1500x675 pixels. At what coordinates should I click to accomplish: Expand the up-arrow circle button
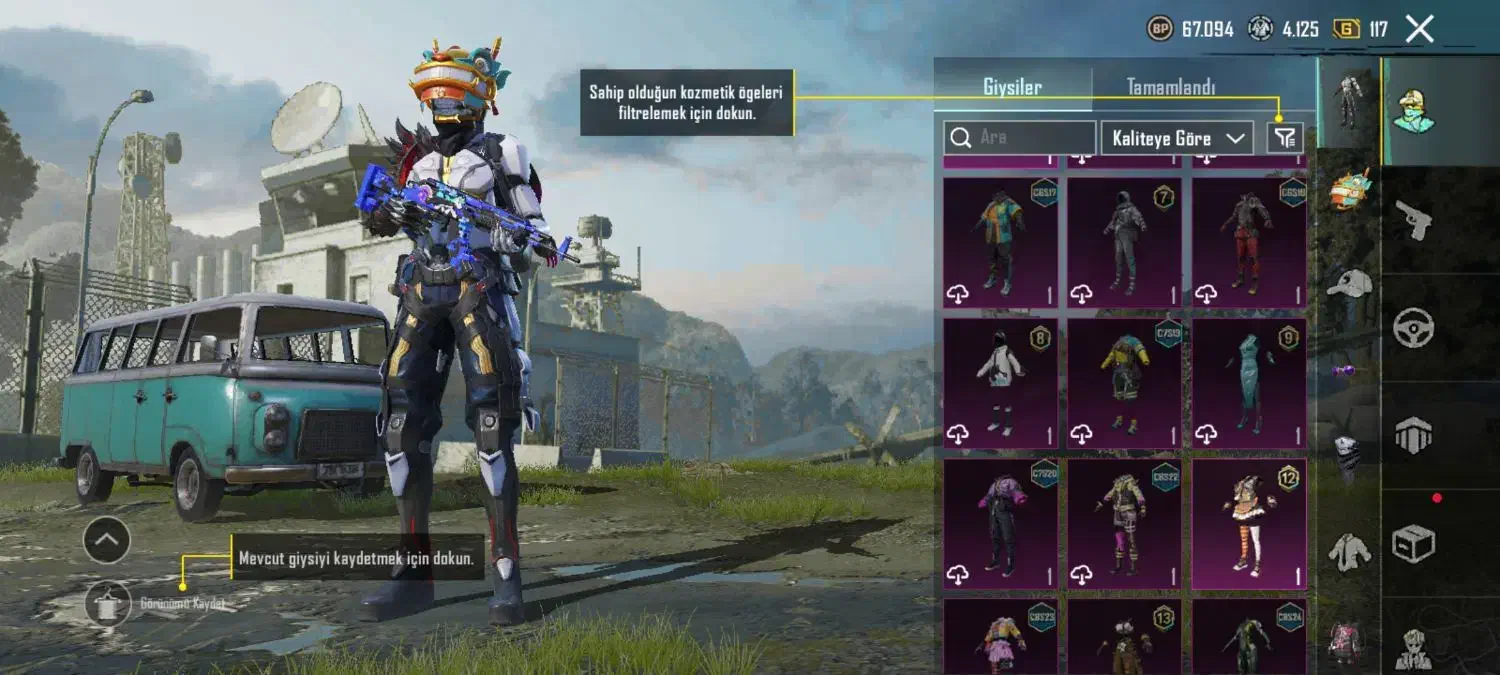click(x=107, y=541)
